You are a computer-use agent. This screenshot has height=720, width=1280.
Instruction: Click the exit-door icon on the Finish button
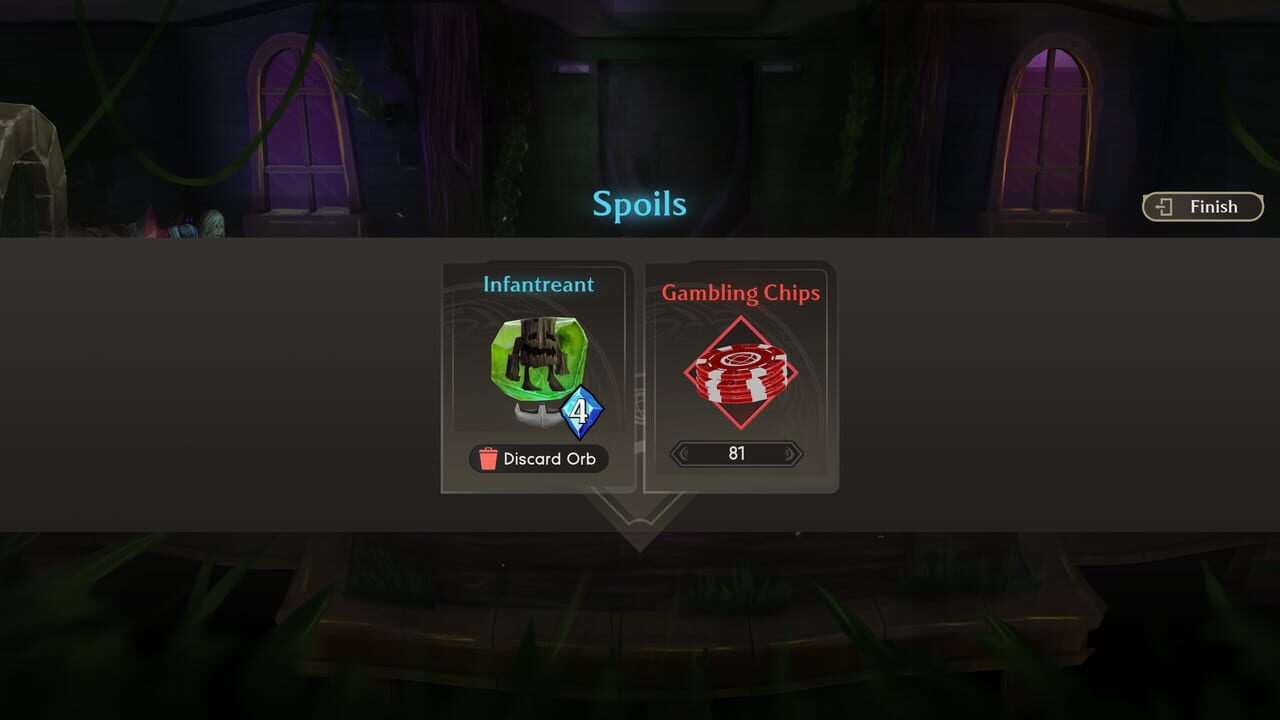point(1164,207)
